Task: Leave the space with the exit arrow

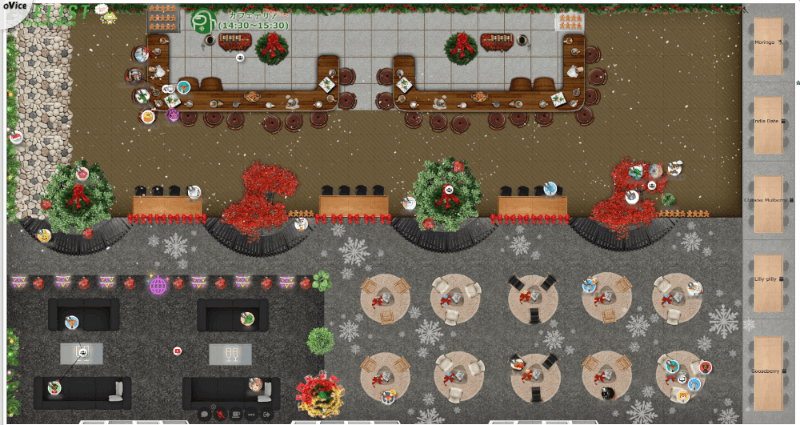Action: 267,414
